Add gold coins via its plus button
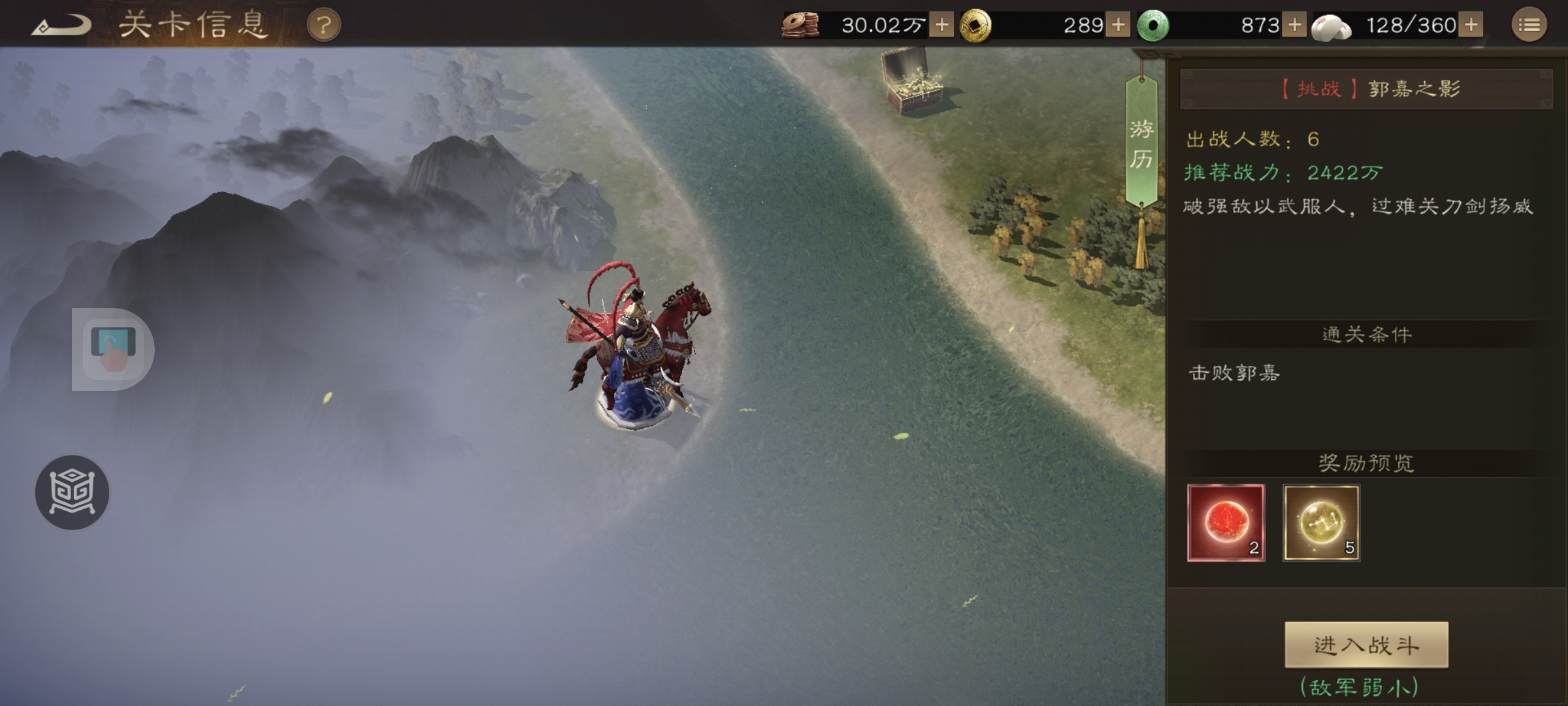 1118,25
